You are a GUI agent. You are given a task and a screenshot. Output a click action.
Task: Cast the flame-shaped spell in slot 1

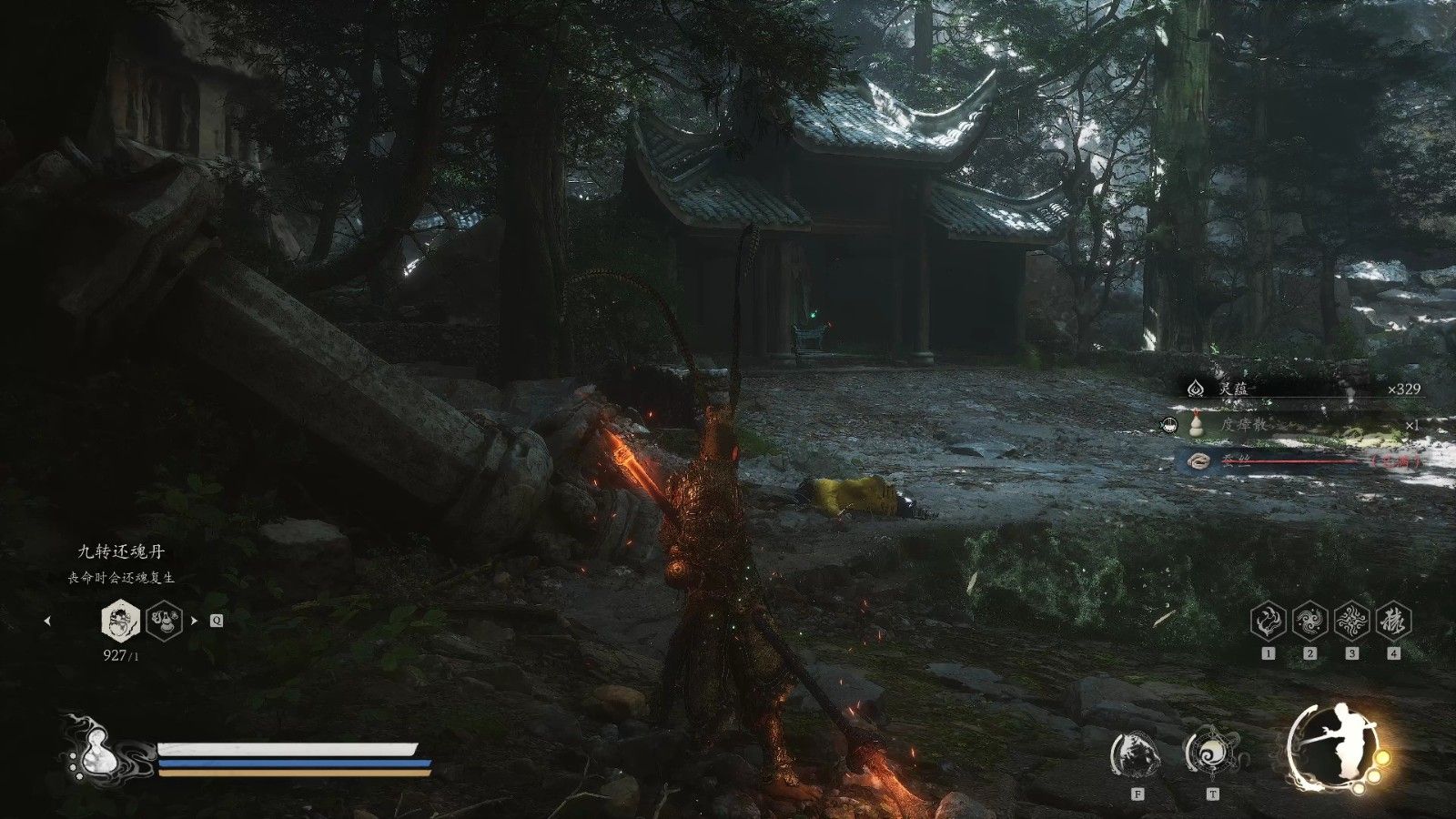(x=1268, y=621)
